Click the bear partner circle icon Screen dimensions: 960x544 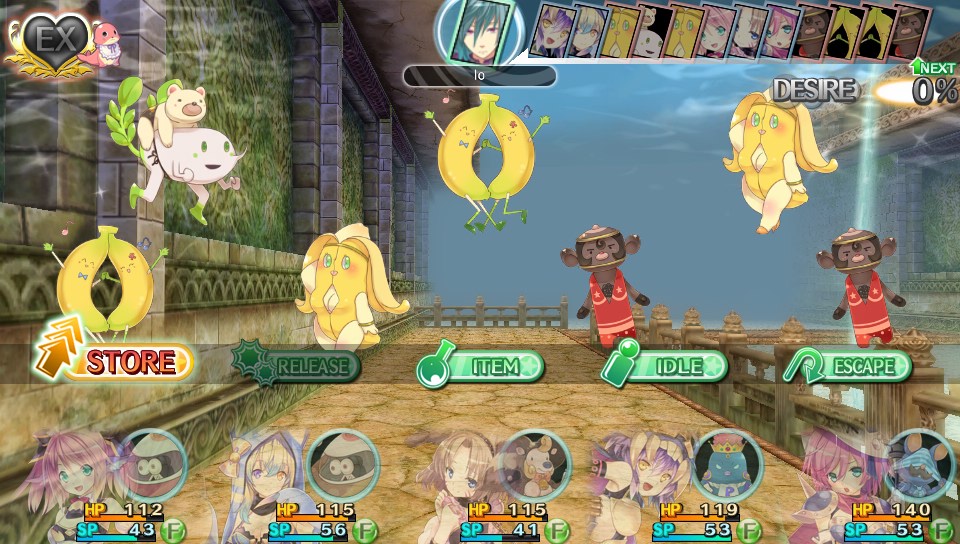point(533,466)
